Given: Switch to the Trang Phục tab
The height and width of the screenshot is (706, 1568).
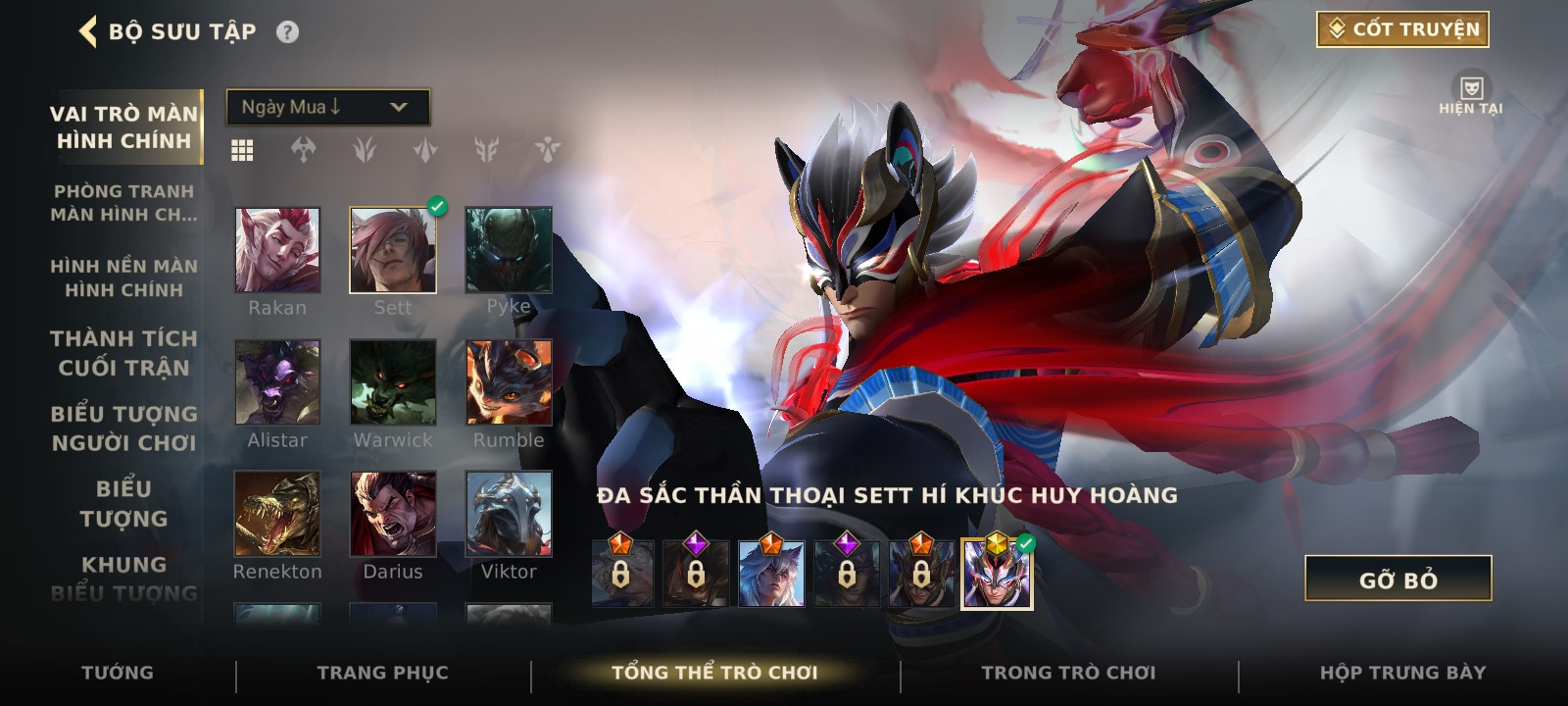Looking at the screenshot, I should pos(382,673).
